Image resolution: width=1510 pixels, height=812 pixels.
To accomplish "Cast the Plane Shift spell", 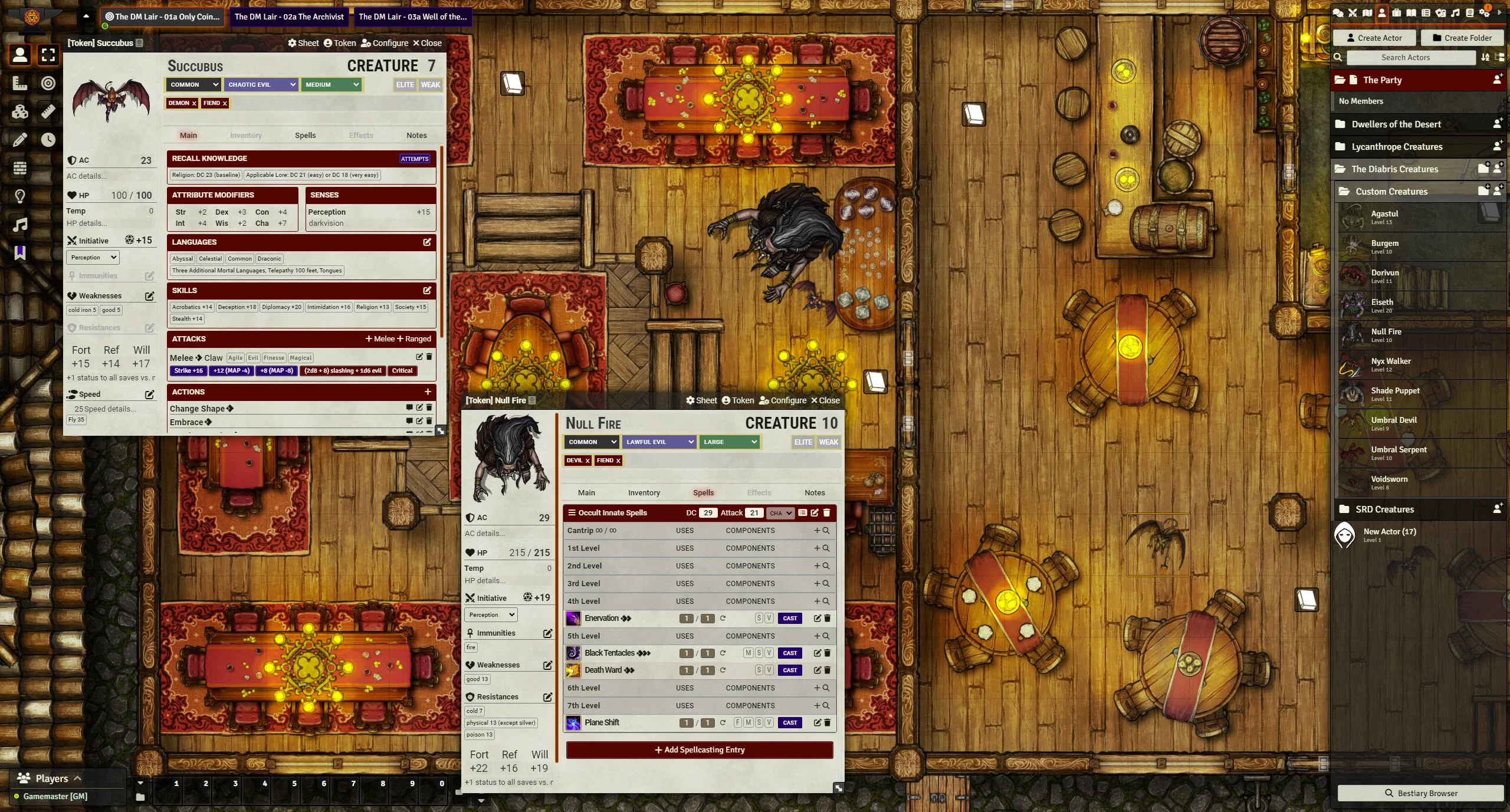I will (x=790, y=723).
